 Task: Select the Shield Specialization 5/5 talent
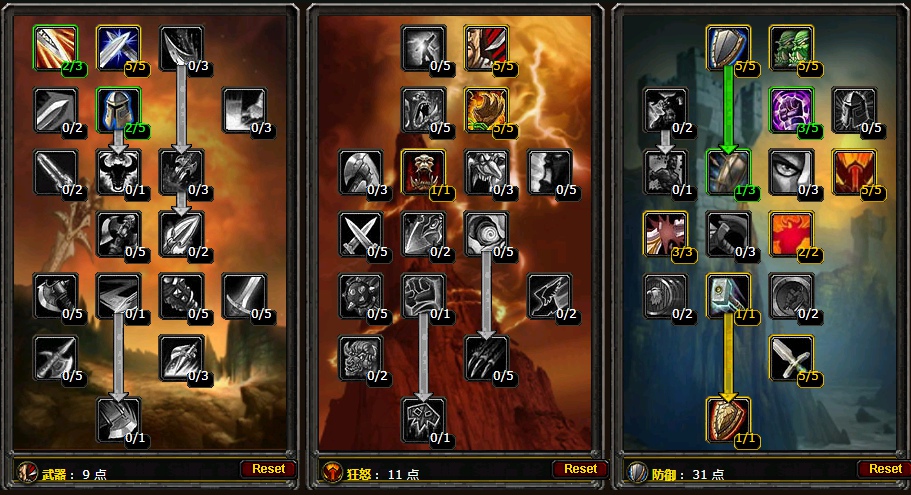(728, 47)
